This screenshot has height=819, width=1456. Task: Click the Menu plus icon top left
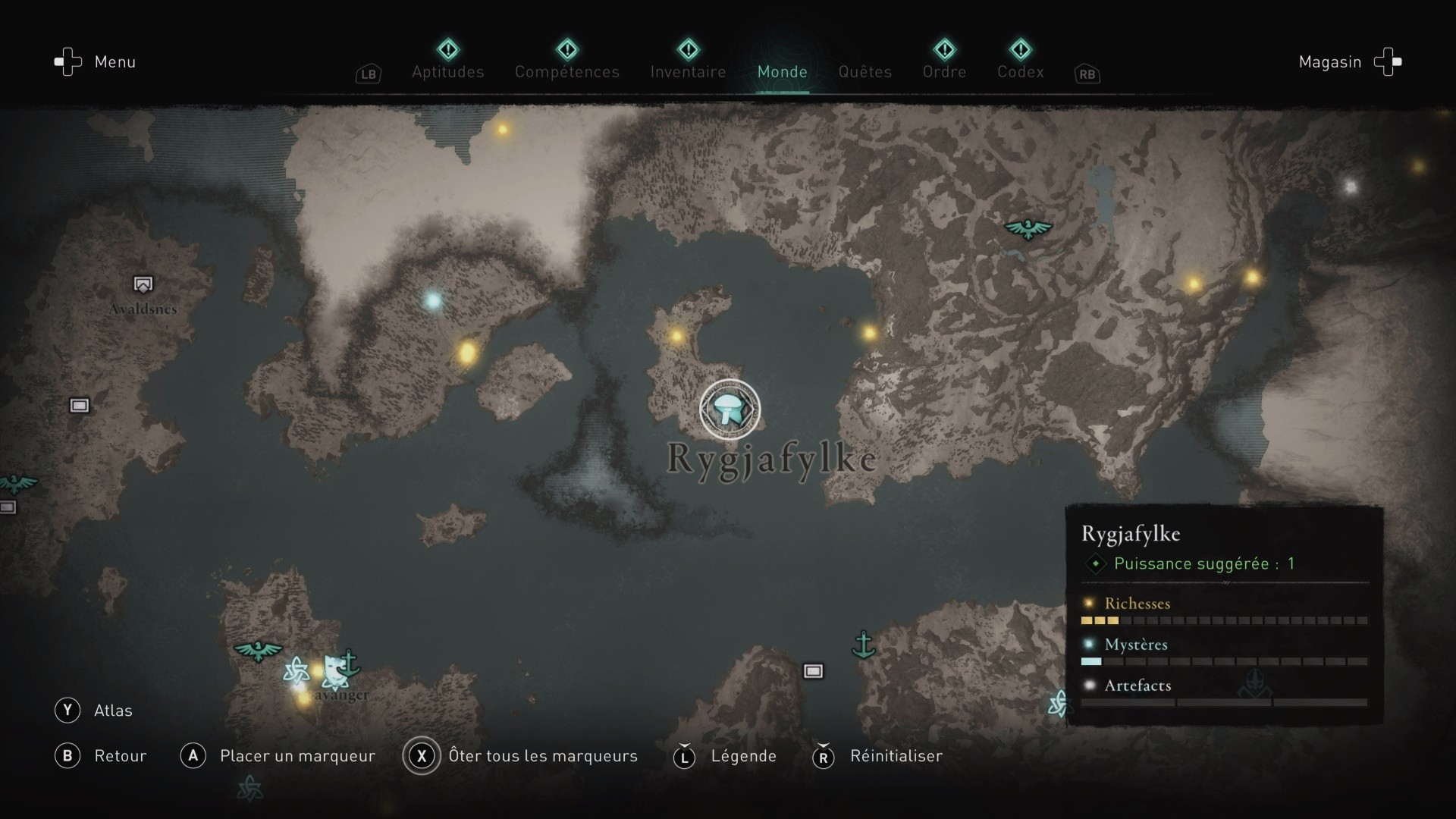point(67,62)
